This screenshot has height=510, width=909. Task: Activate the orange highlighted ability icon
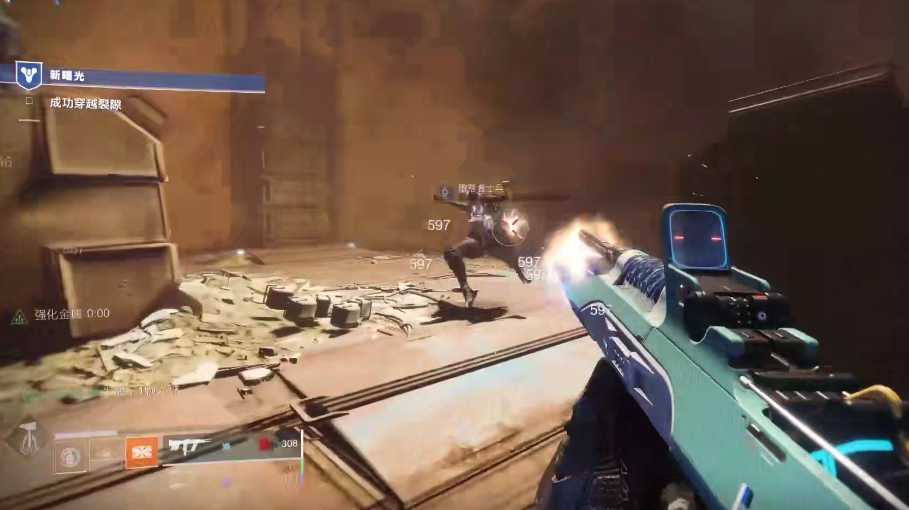(x=141, y=452)
